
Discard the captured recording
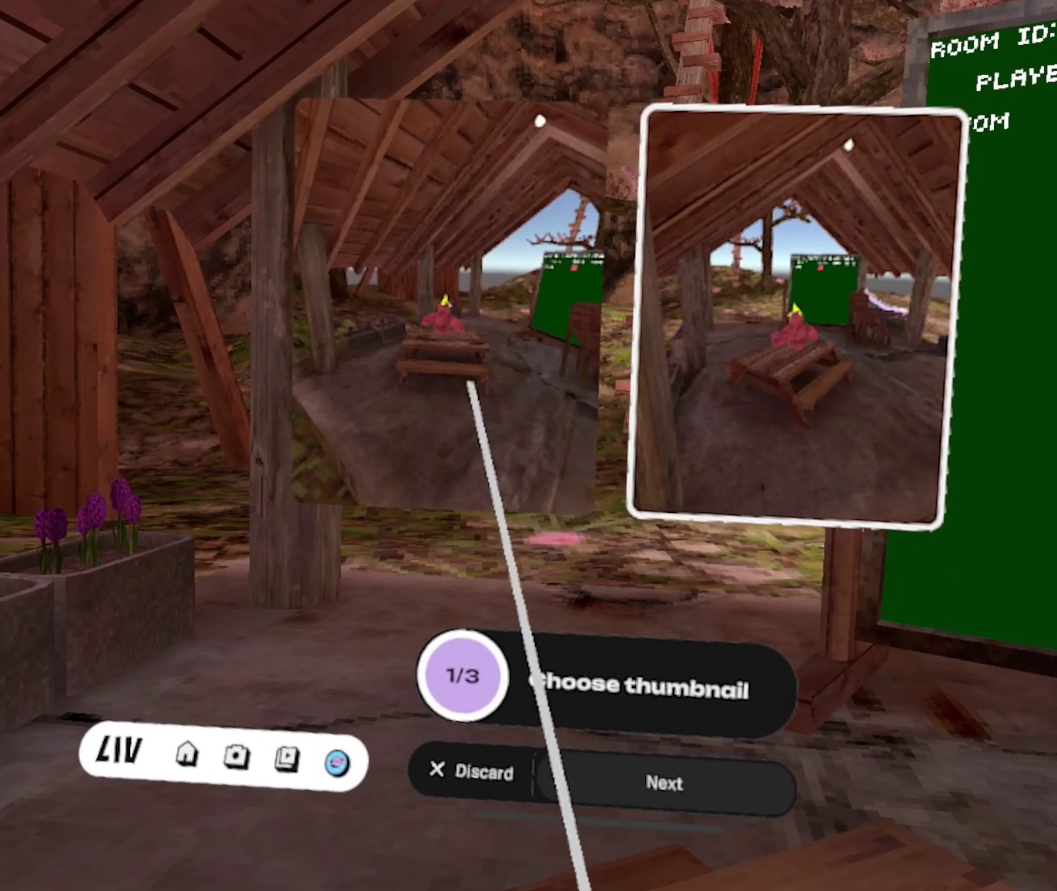tap(472, 771)
